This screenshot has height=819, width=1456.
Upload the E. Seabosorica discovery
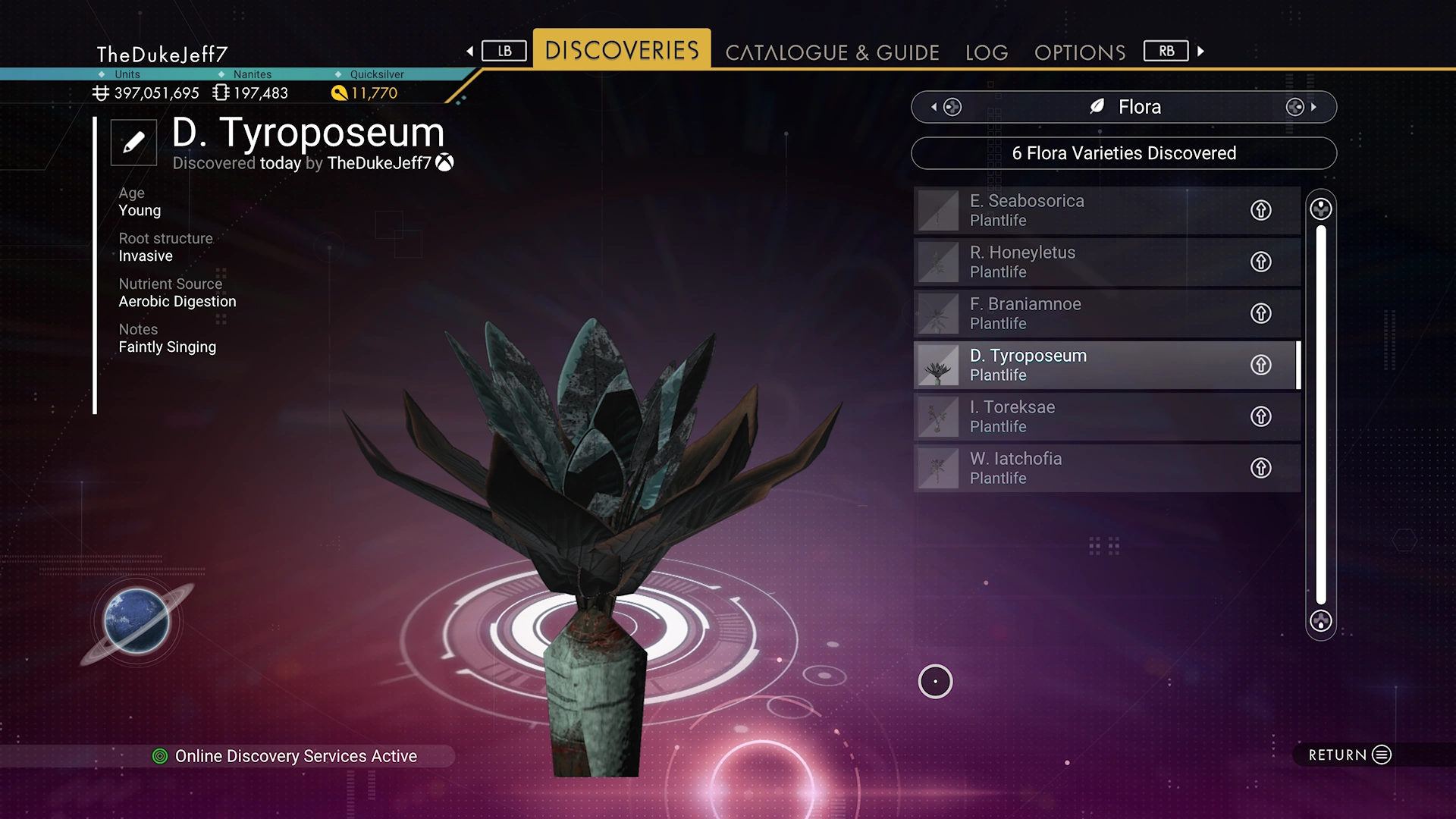[x=1260, y=210]
